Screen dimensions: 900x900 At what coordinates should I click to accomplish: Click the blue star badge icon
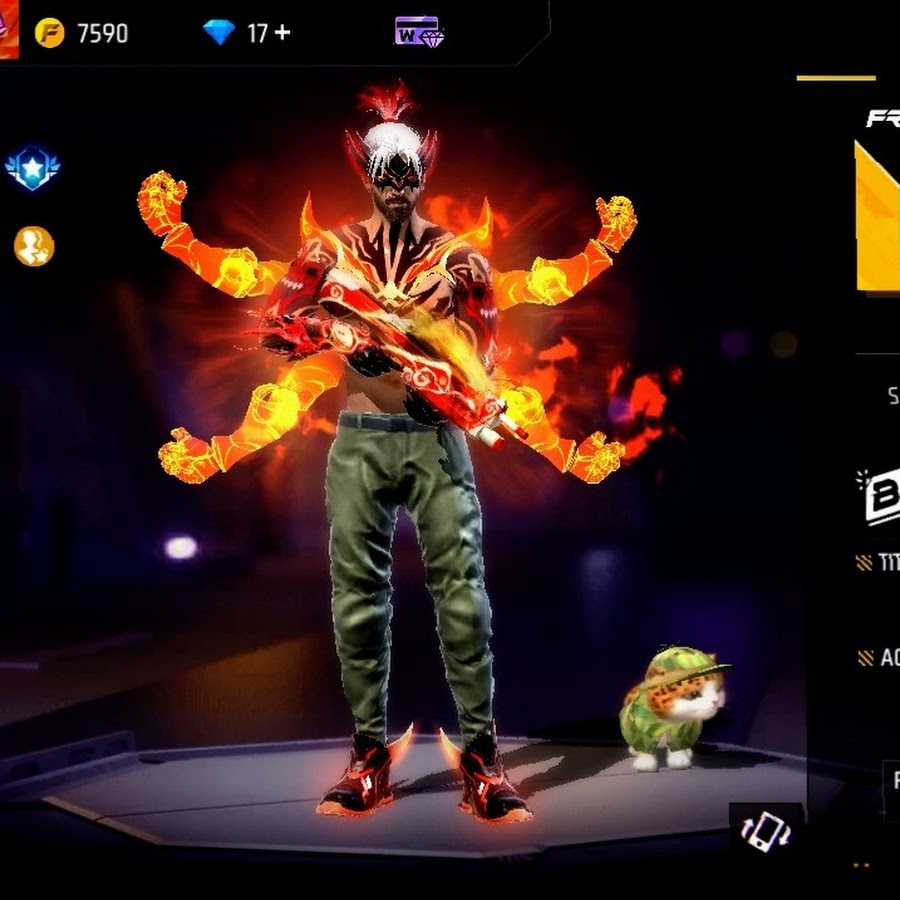pos(33,168)
